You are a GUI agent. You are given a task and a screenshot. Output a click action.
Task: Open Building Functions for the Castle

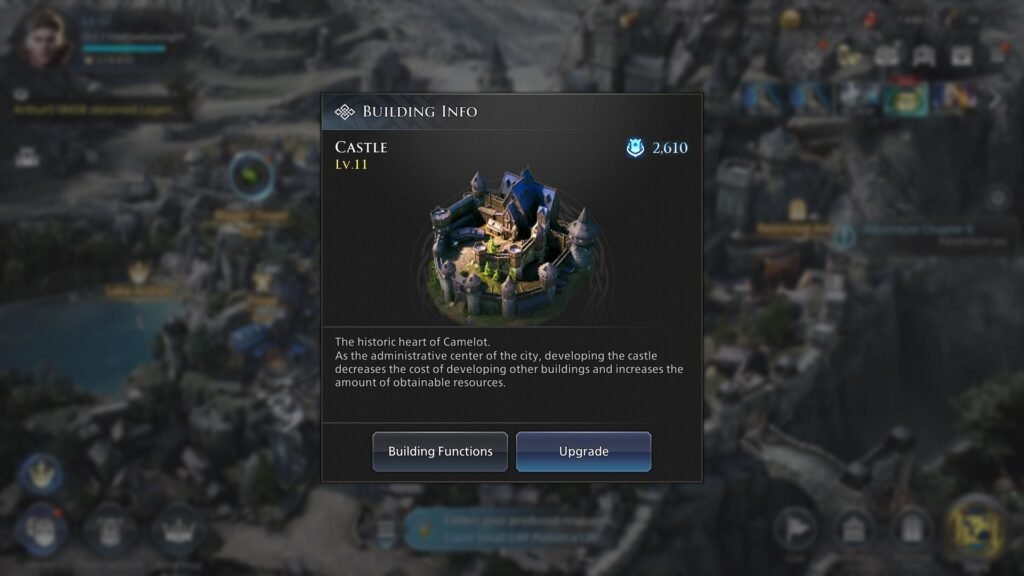440,451
